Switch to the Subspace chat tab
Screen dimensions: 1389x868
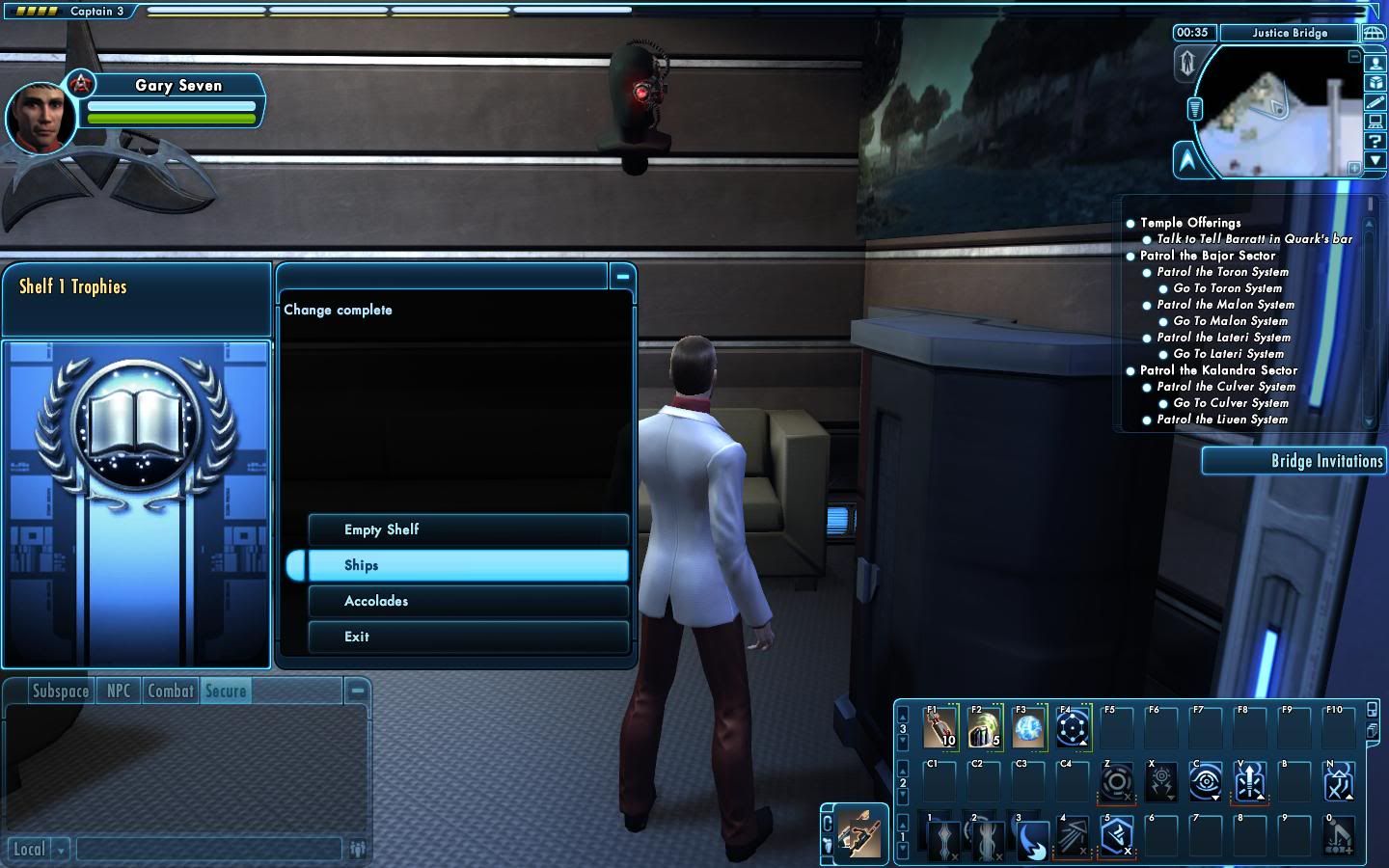pos(60,691)
